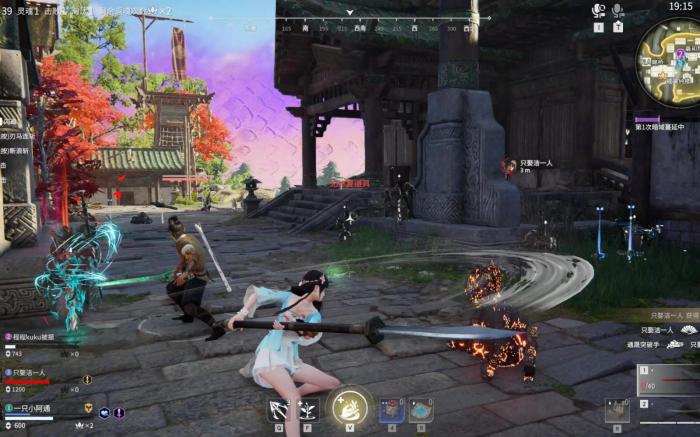
Task: Select the blue armor powder item slot
Action: (421, 409)
